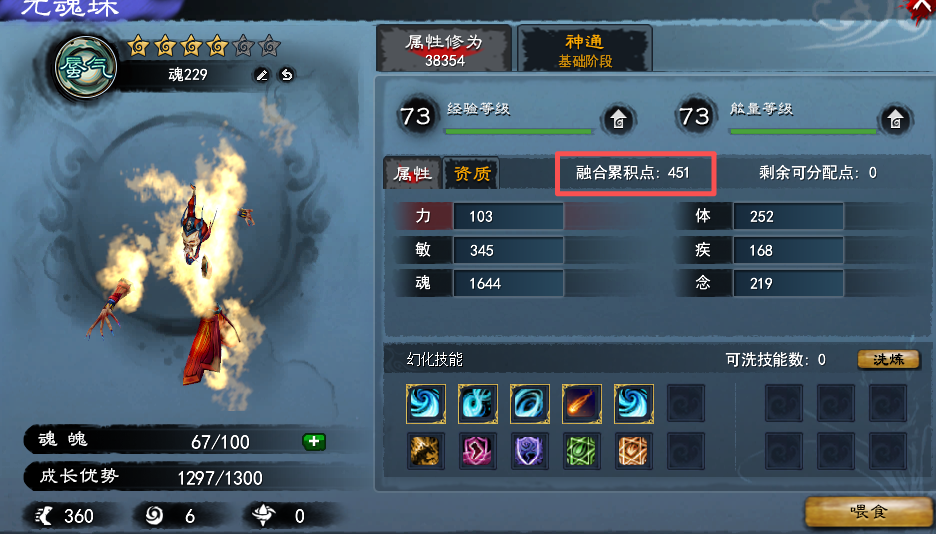Click the reset arrow icon beside the name
The width and height of the screenshot is (936, 534).
[286, 75]
